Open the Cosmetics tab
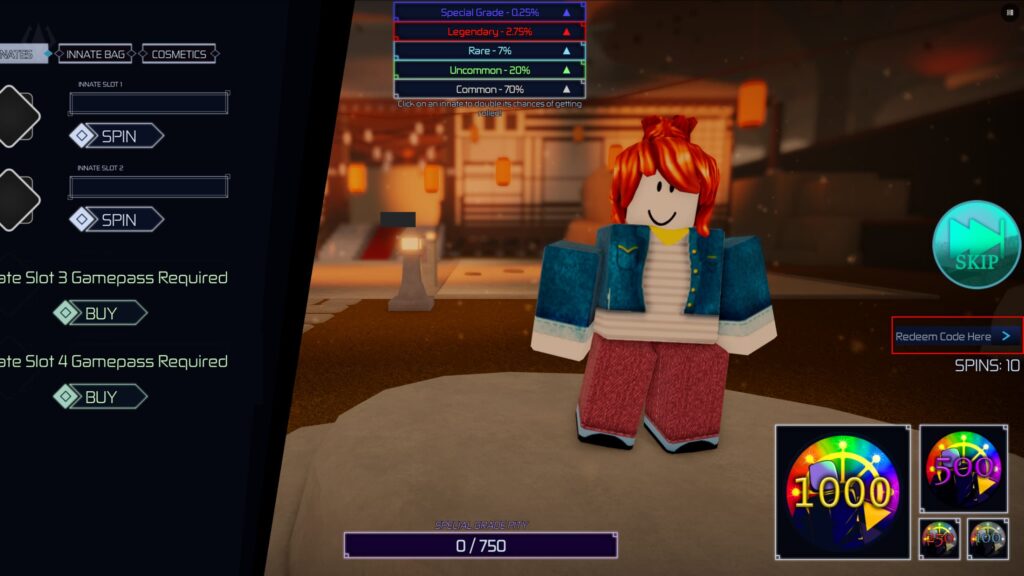 [179, 54]
